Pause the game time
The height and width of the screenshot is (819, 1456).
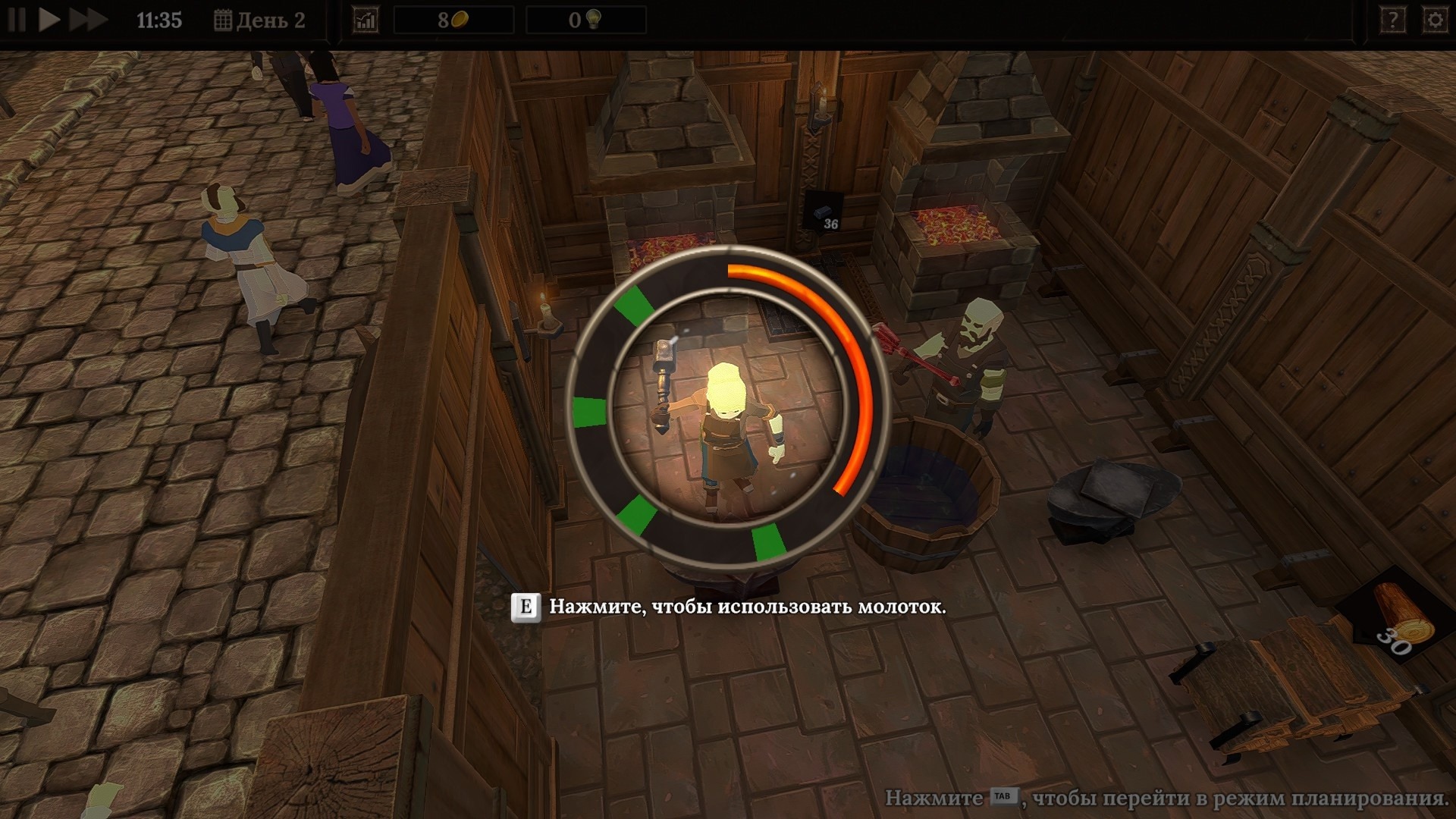pos(17,20)
